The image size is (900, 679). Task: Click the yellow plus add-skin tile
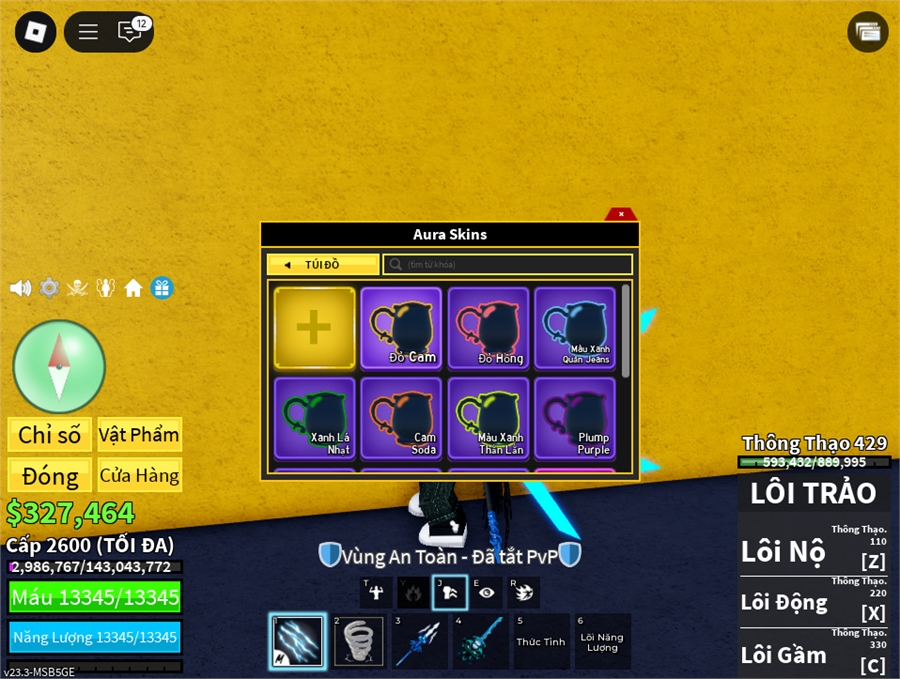pos(314,328)
